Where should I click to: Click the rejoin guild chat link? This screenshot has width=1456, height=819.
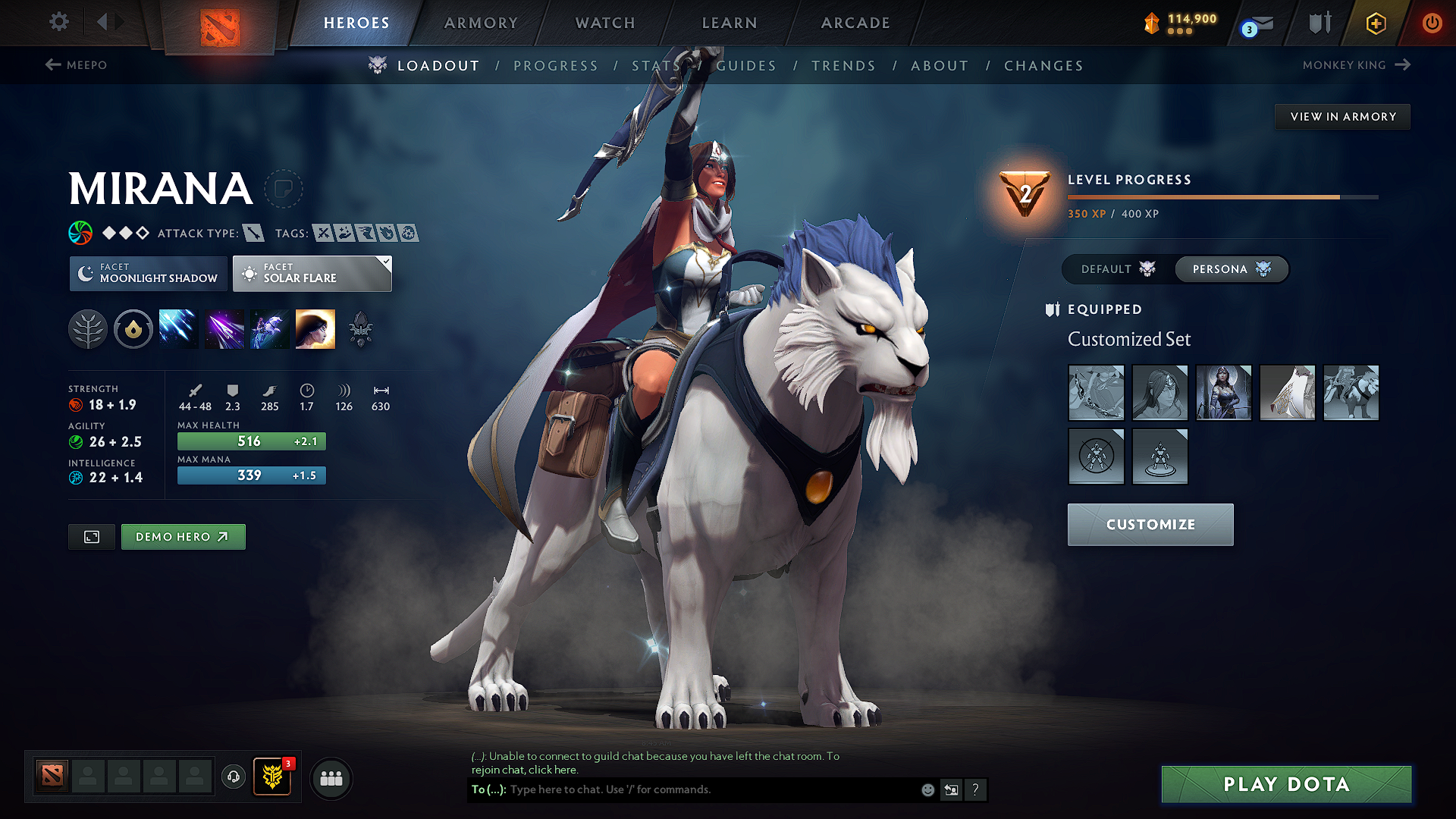click(x=551, y=769)
